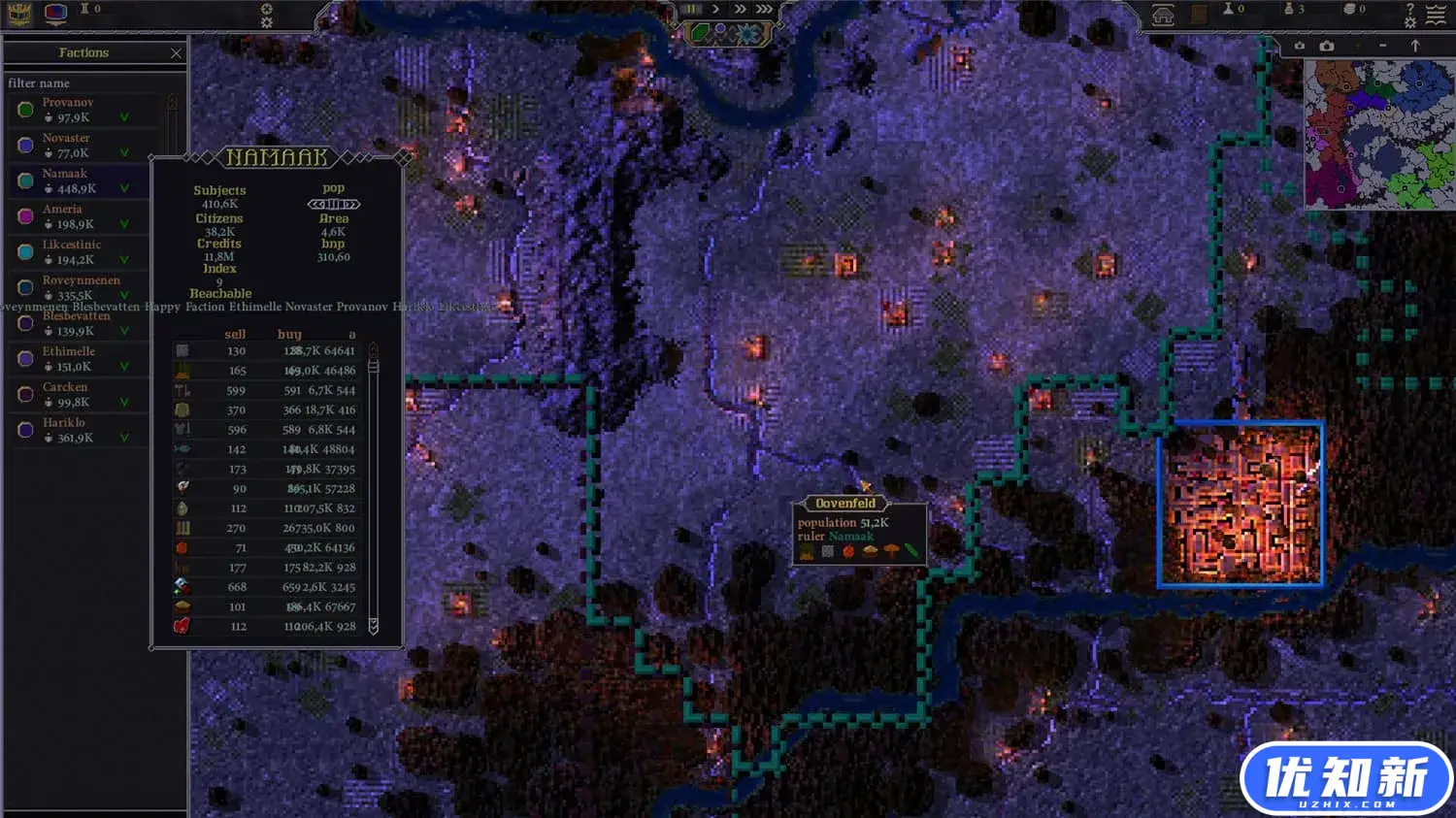Image resolution: width=1456 pixels, height=818 pixels.
Task: Set game speed to double fast-forward
Action: coord(740,9)
